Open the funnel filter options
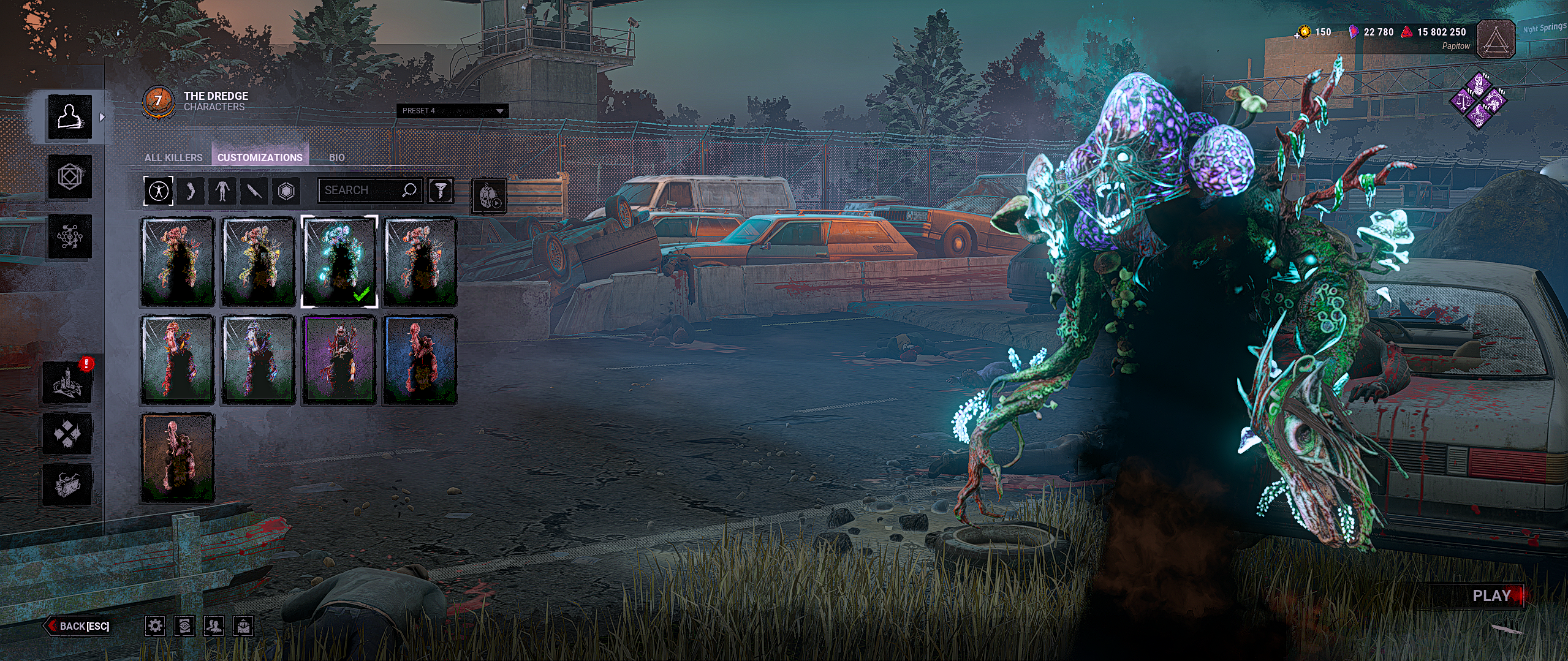 [x=441, y=191]
